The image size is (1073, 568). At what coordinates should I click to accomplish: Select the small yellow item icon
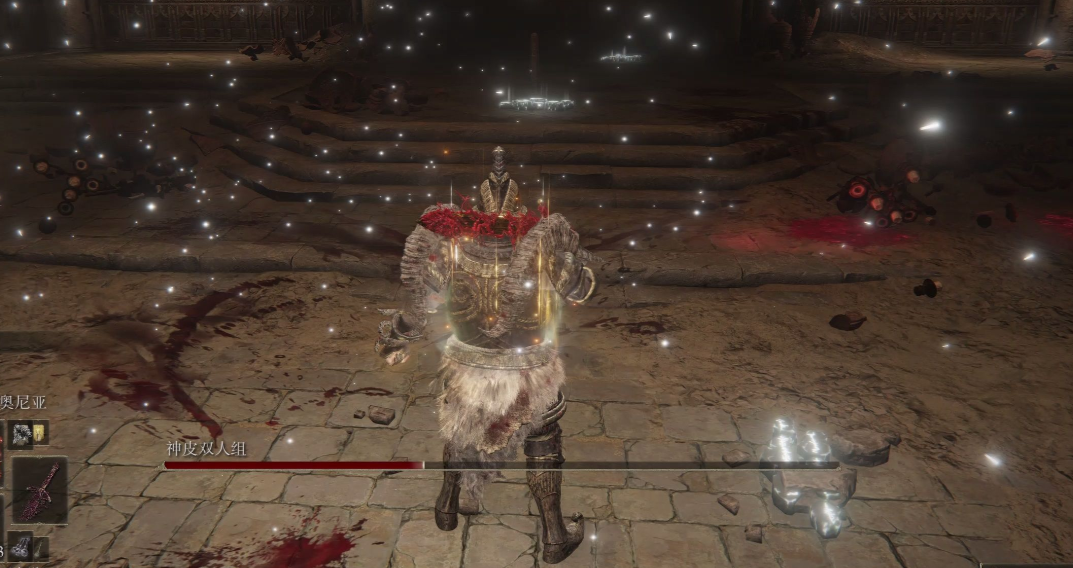40,433
